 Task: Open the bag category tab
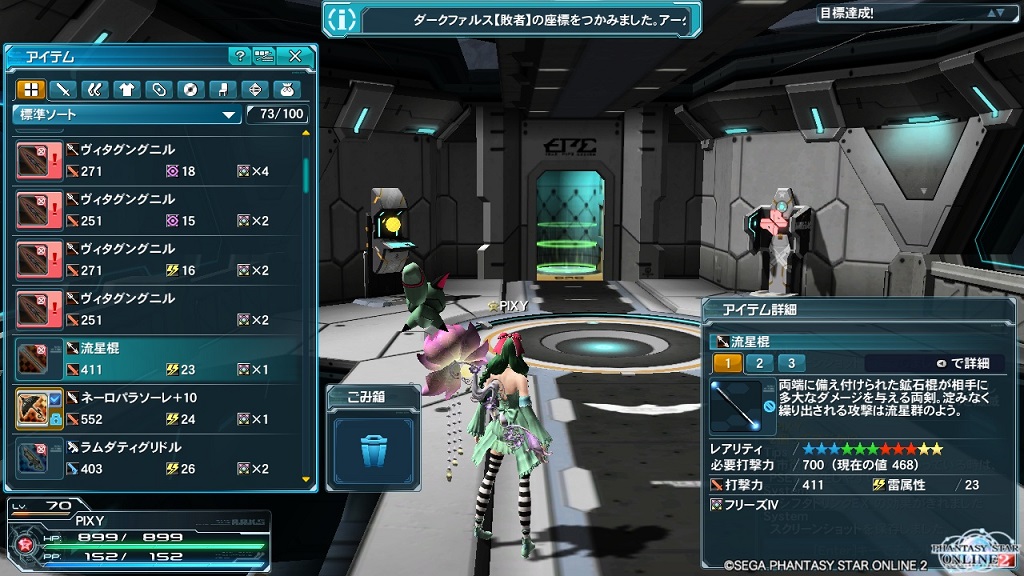(285, 89)
